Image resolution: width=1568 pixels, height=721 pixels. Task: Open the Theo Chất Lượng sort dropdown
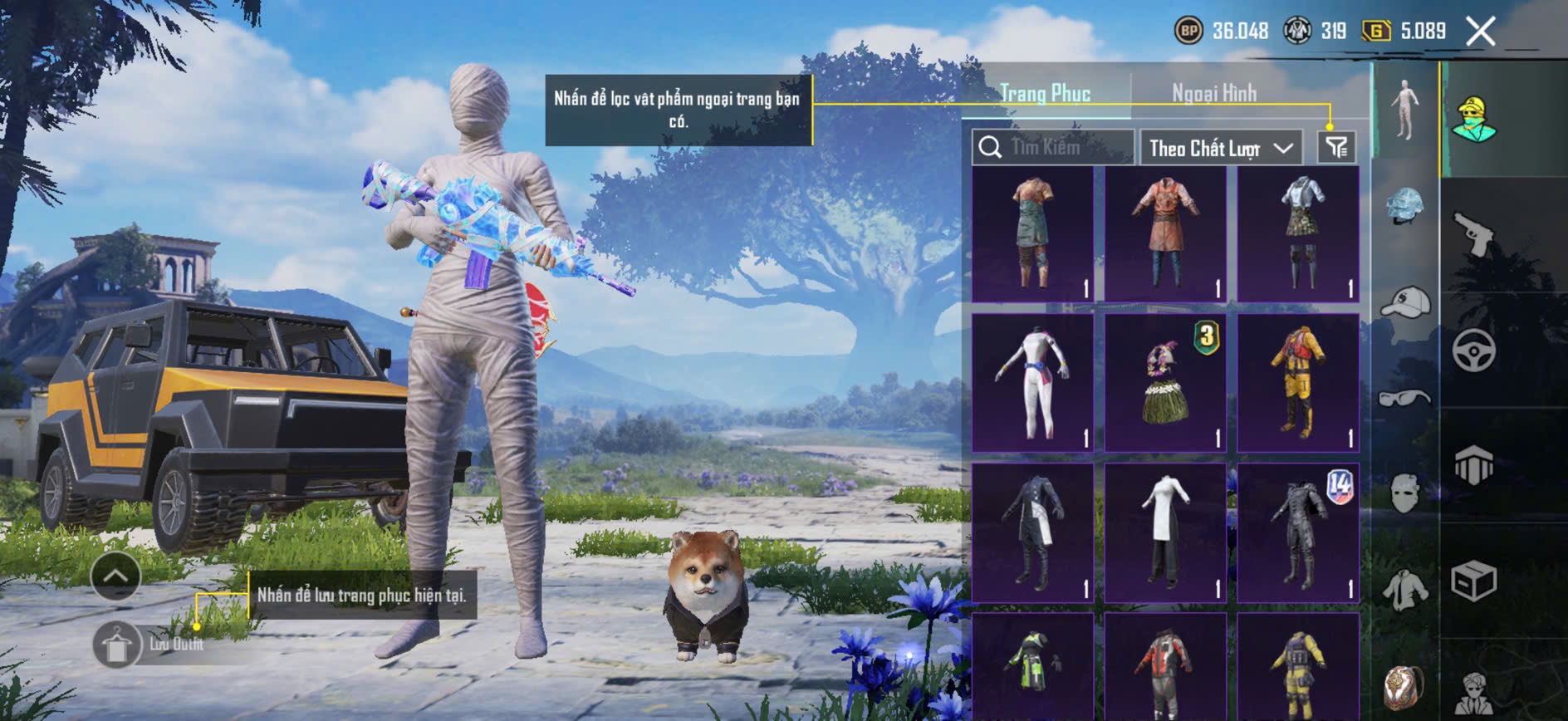pos(1220,149)
